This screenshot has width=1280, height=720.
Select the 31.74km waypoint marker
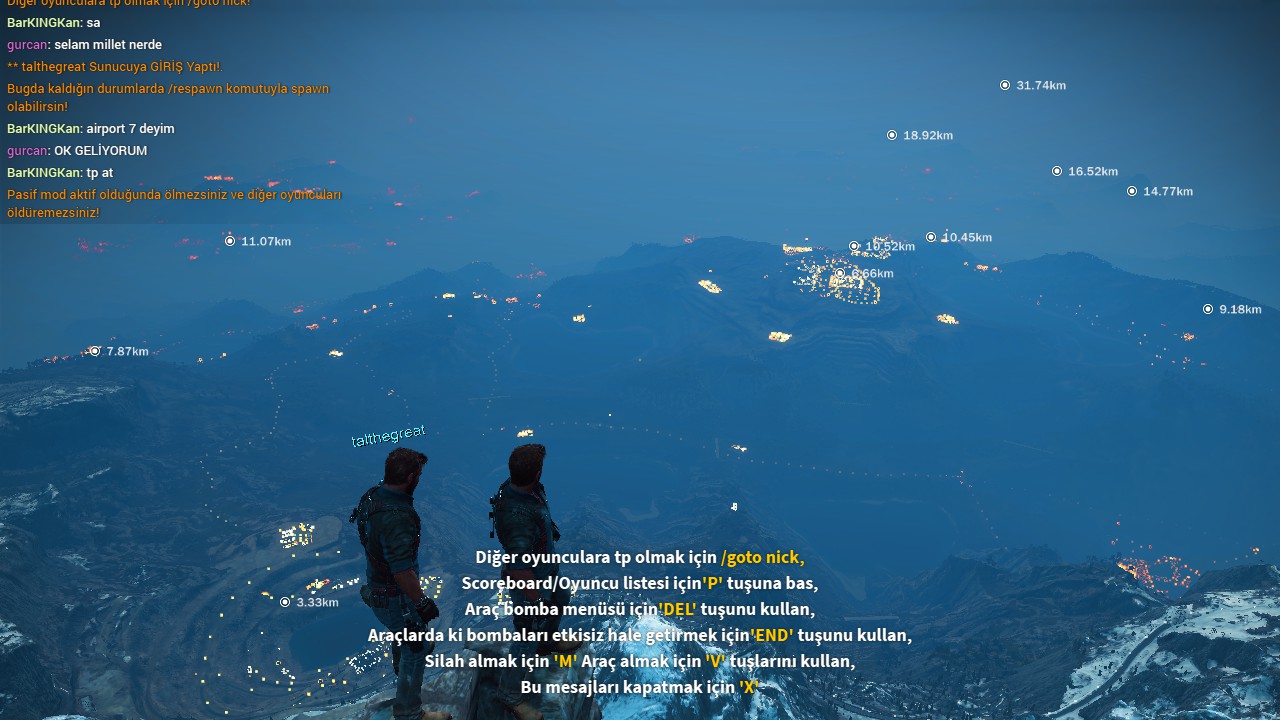pyautogui.click(x=1005, y=85)
